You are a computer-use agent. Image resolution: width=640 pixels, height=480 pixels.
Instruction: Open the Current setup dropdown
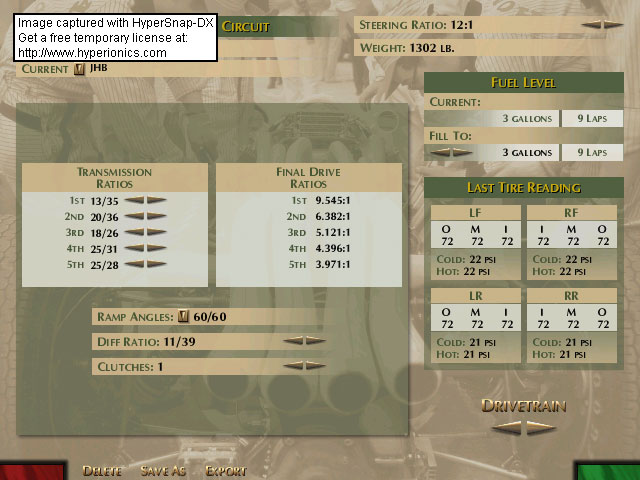pyautogui.click(x=81, y=69)
